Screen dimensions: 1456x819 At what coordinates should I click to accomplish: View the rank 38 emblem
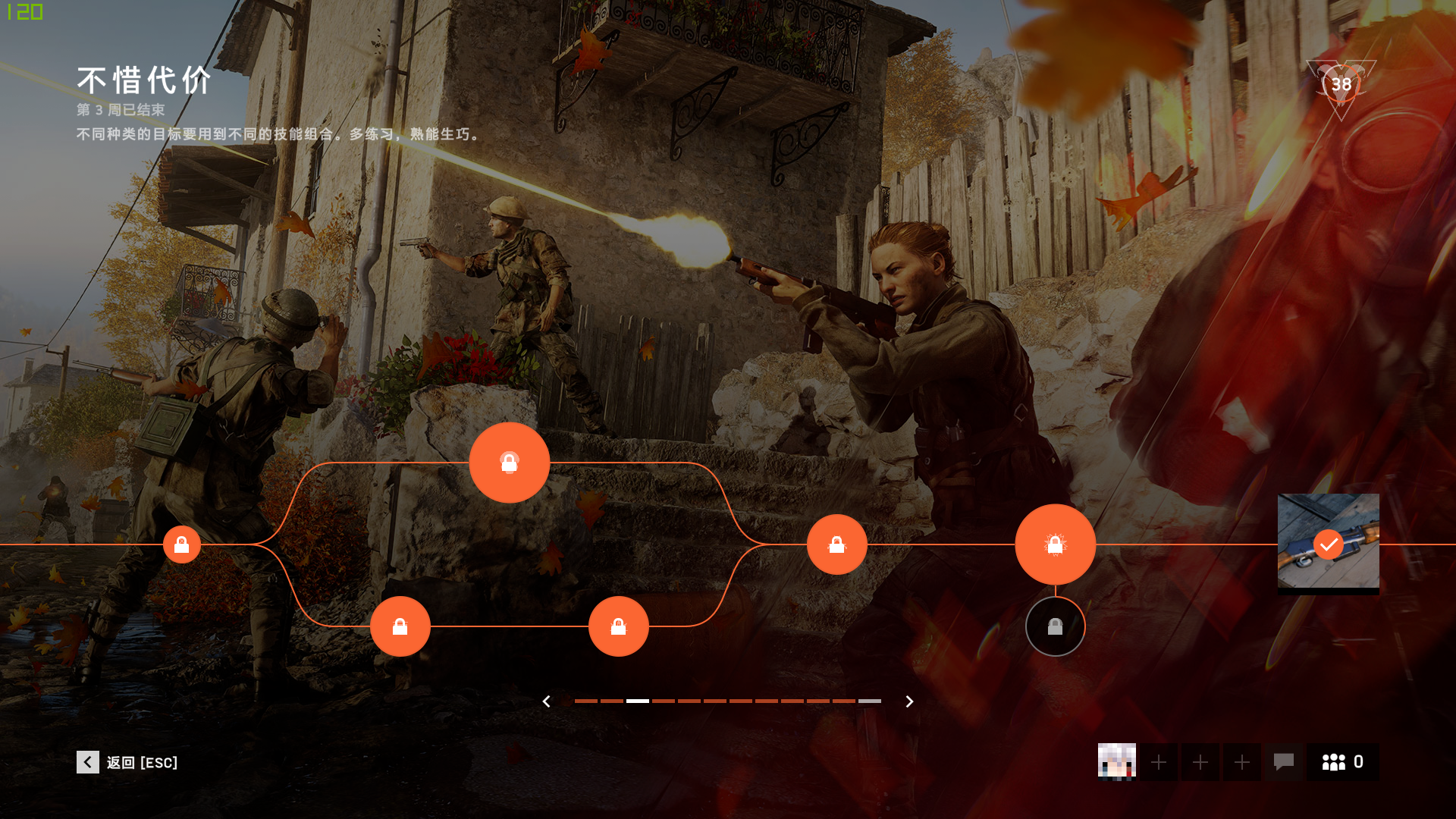click(x=1341, y=85)
